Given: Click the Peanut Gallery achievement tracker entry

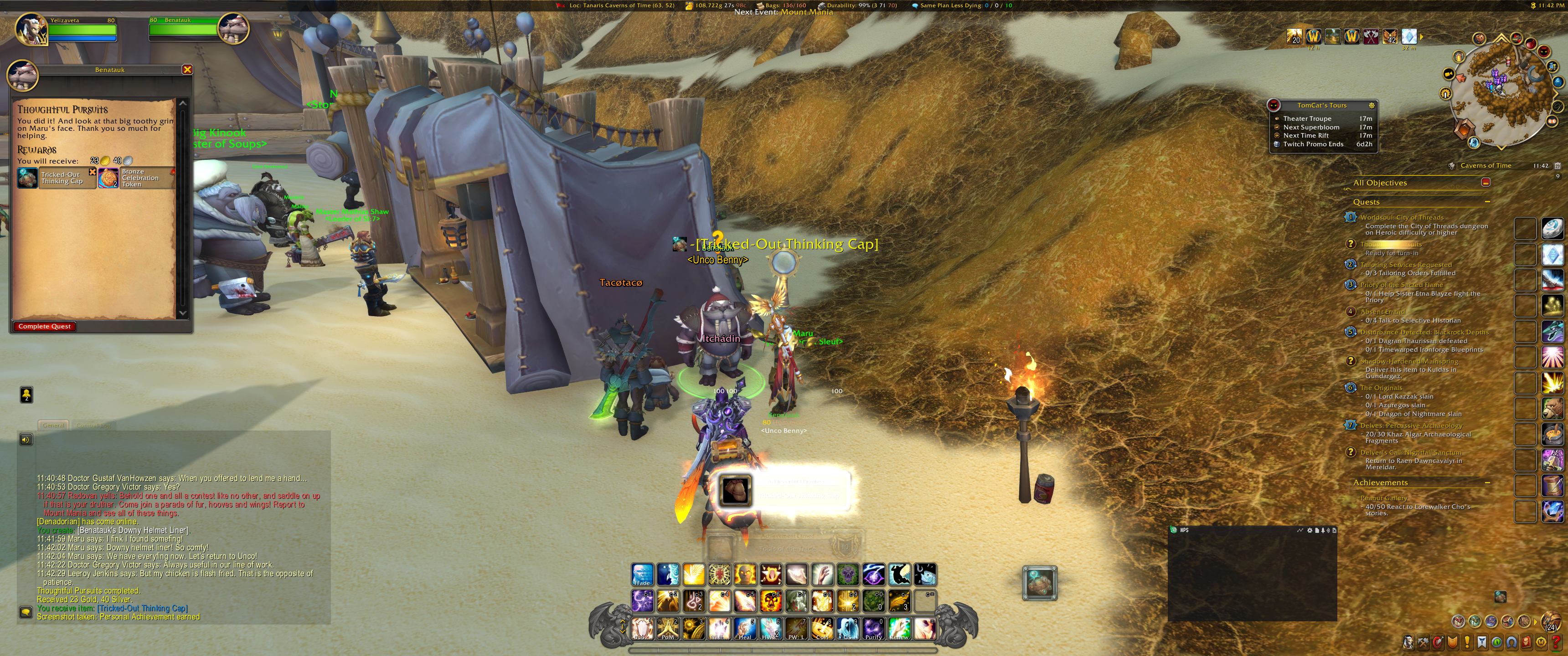Looking at the screenshot, I should [1383, 498].
